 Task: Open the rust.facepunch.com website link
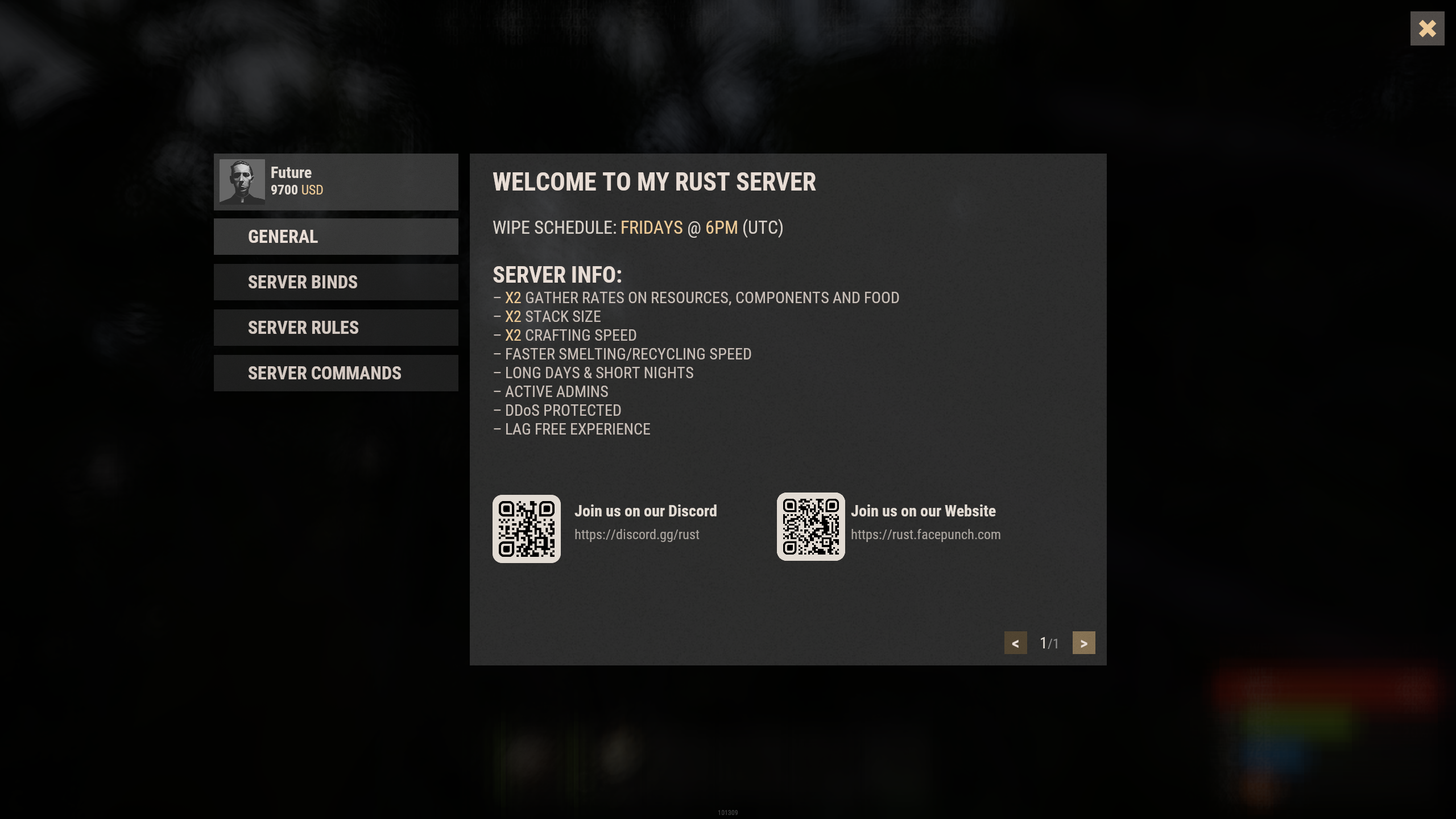click(x=925, y=535)
